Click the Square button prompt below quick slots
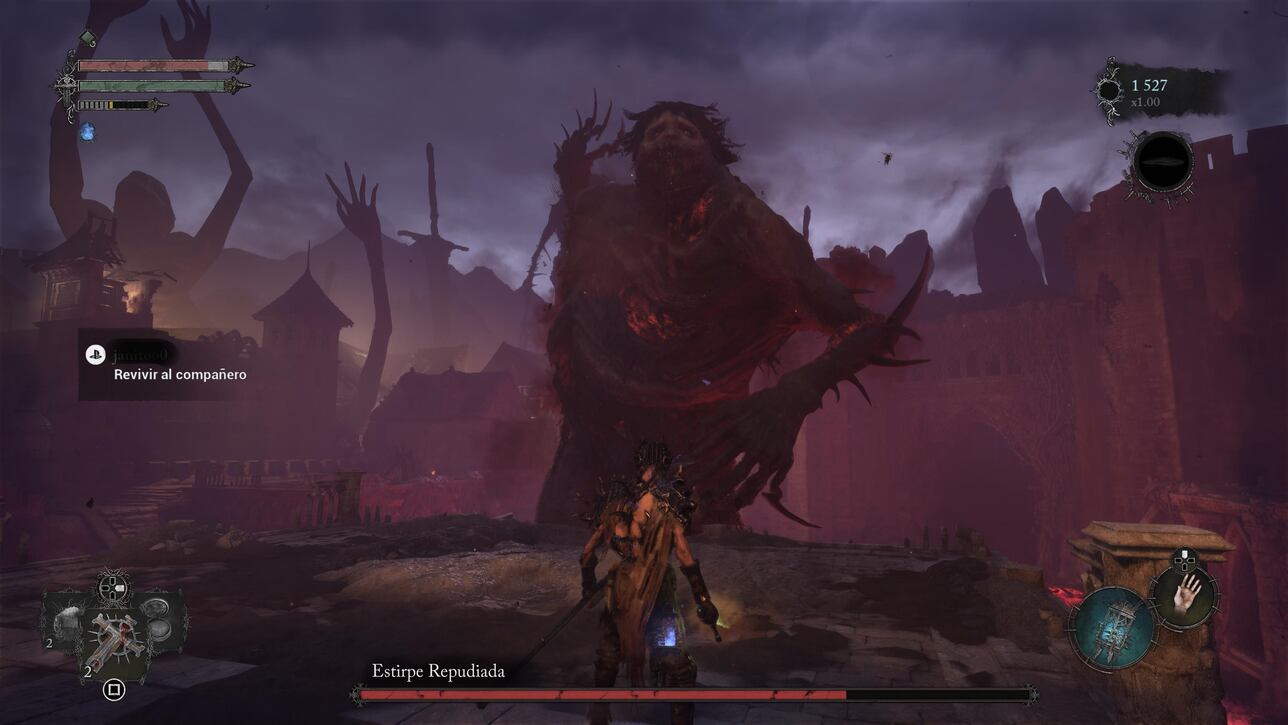This screenshot has height=725, width=1288. click(x=114, y=687)
